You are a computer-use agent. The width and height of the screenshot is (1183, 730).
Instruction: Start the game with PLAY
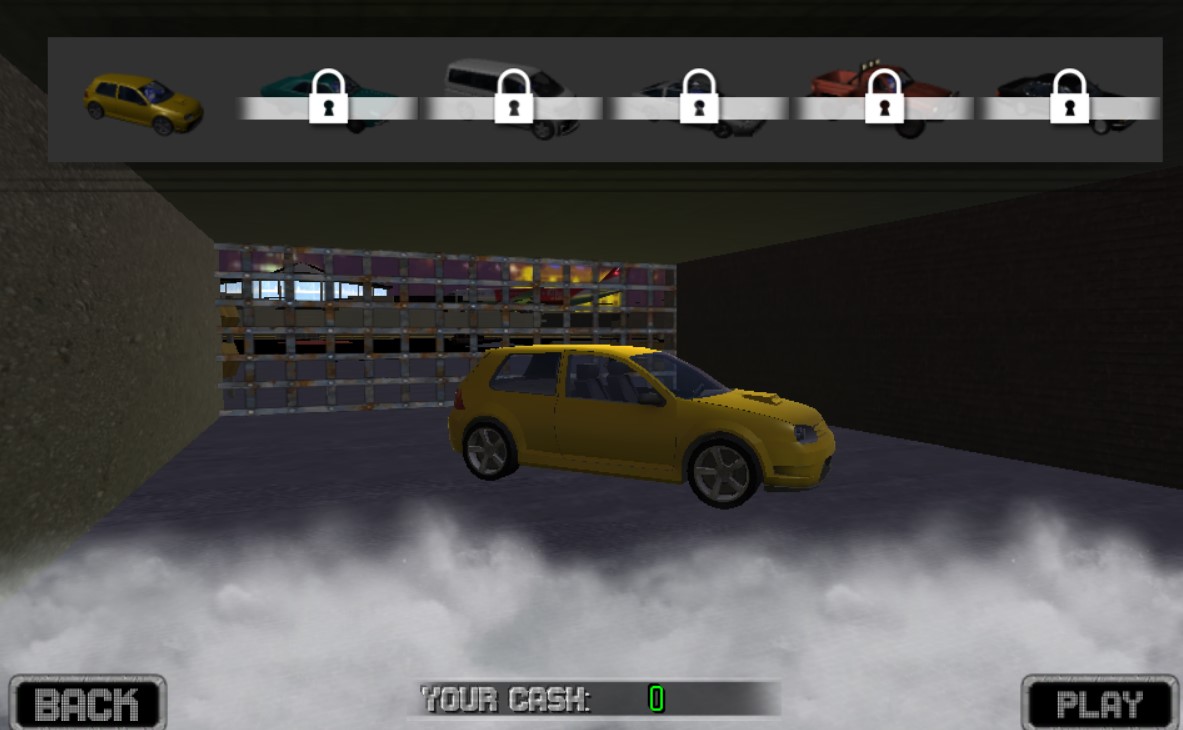tap(1099, 703)
